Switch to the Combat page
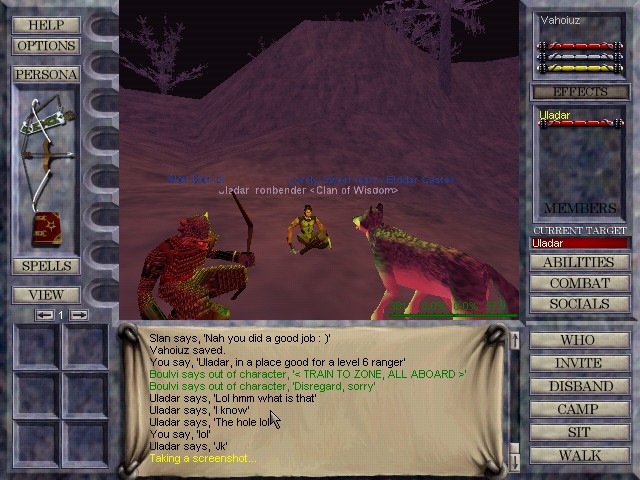The height and width of the screenshot is (480, 640). pyautogui.click(x=579, y=283)
